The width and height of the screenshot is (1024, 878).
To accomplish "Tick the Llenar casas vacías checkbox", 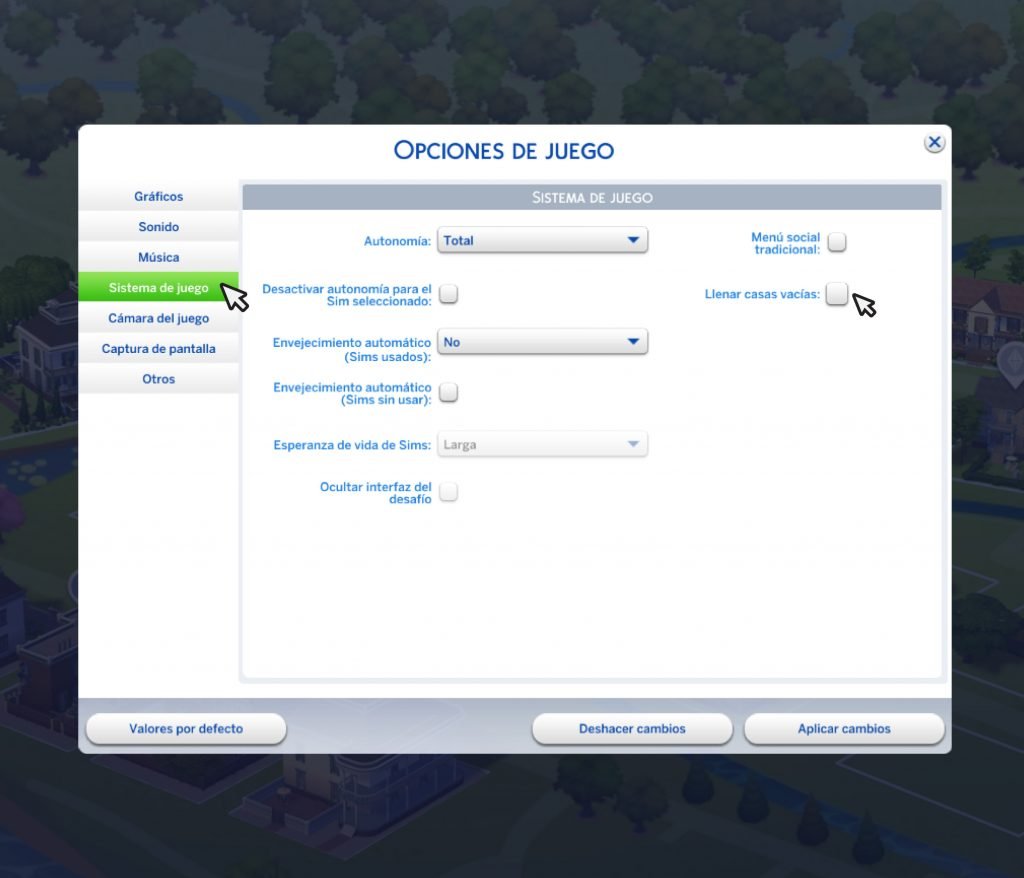I will pos(837,294).
